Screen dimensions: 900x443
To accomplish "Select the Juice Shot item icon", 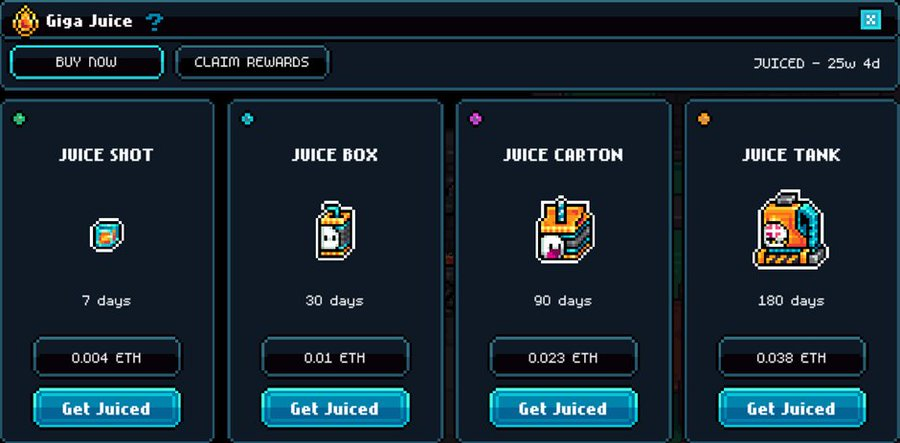I will click(x=106, y=235).
